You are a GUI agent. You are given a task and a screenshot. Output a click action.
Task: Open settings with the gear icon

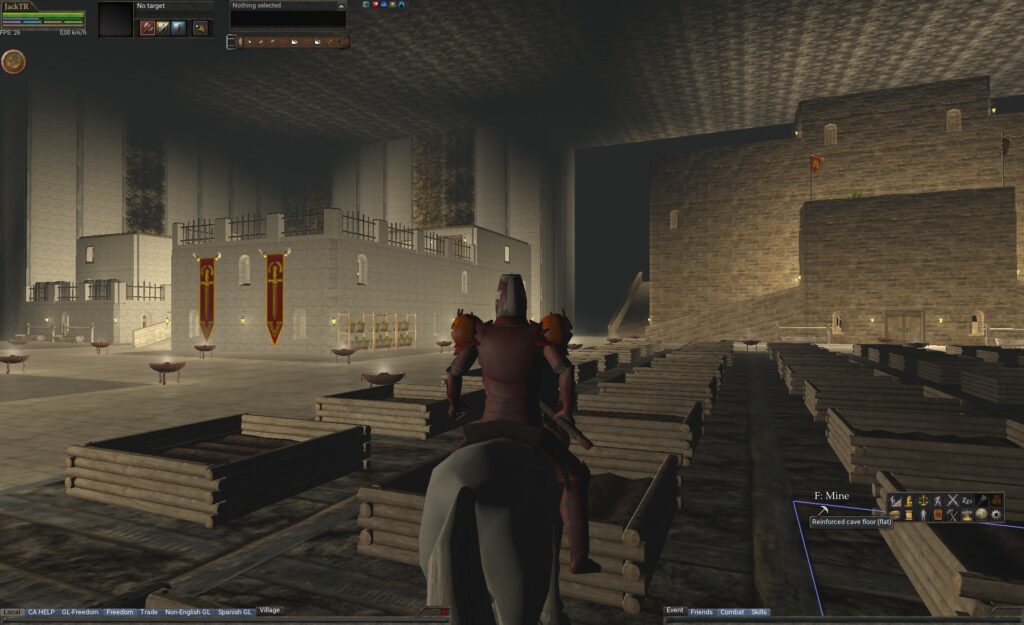997,514
